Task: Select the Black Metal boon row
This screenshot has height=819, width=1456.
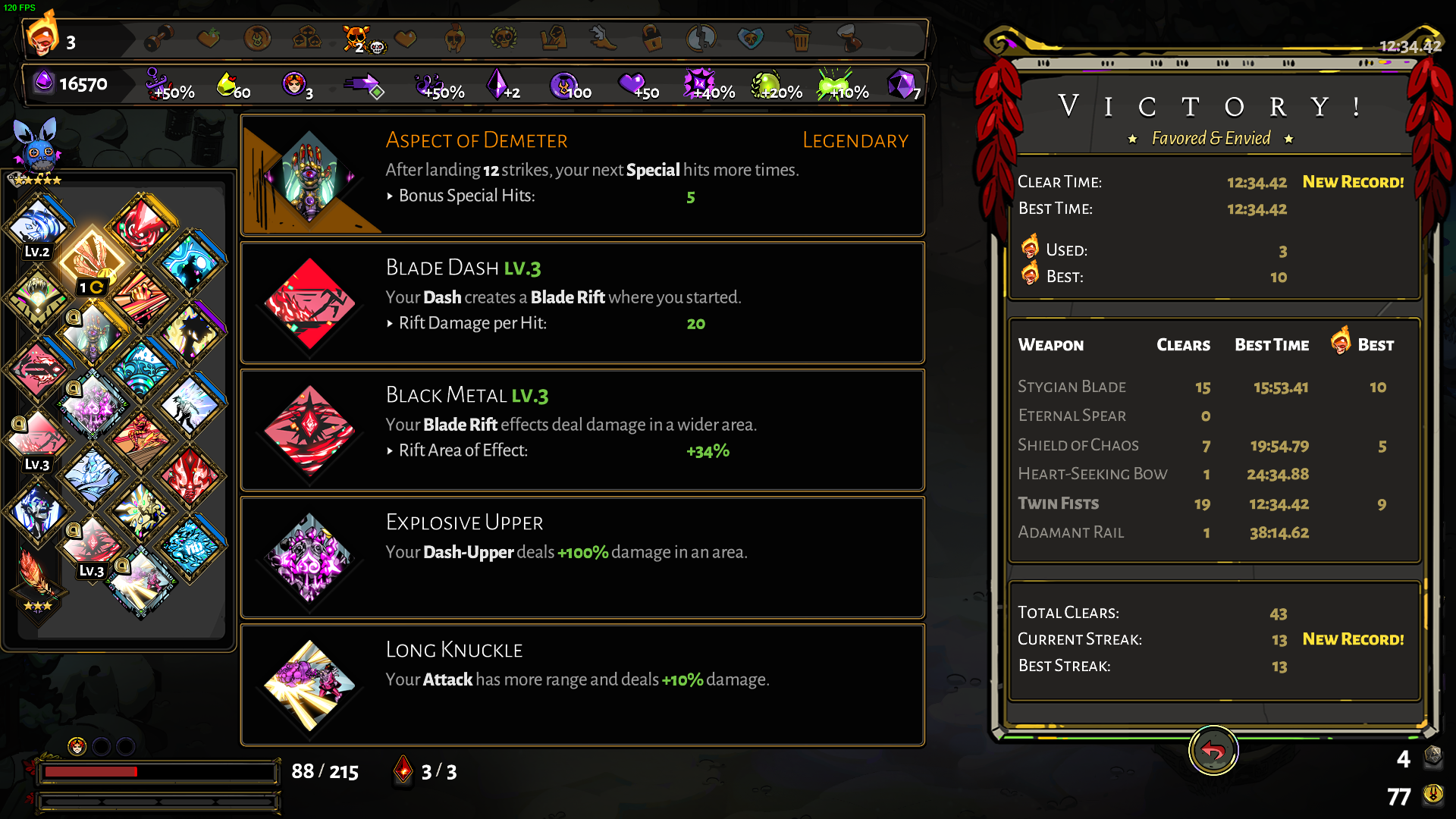Action: (x=582, y=430)
